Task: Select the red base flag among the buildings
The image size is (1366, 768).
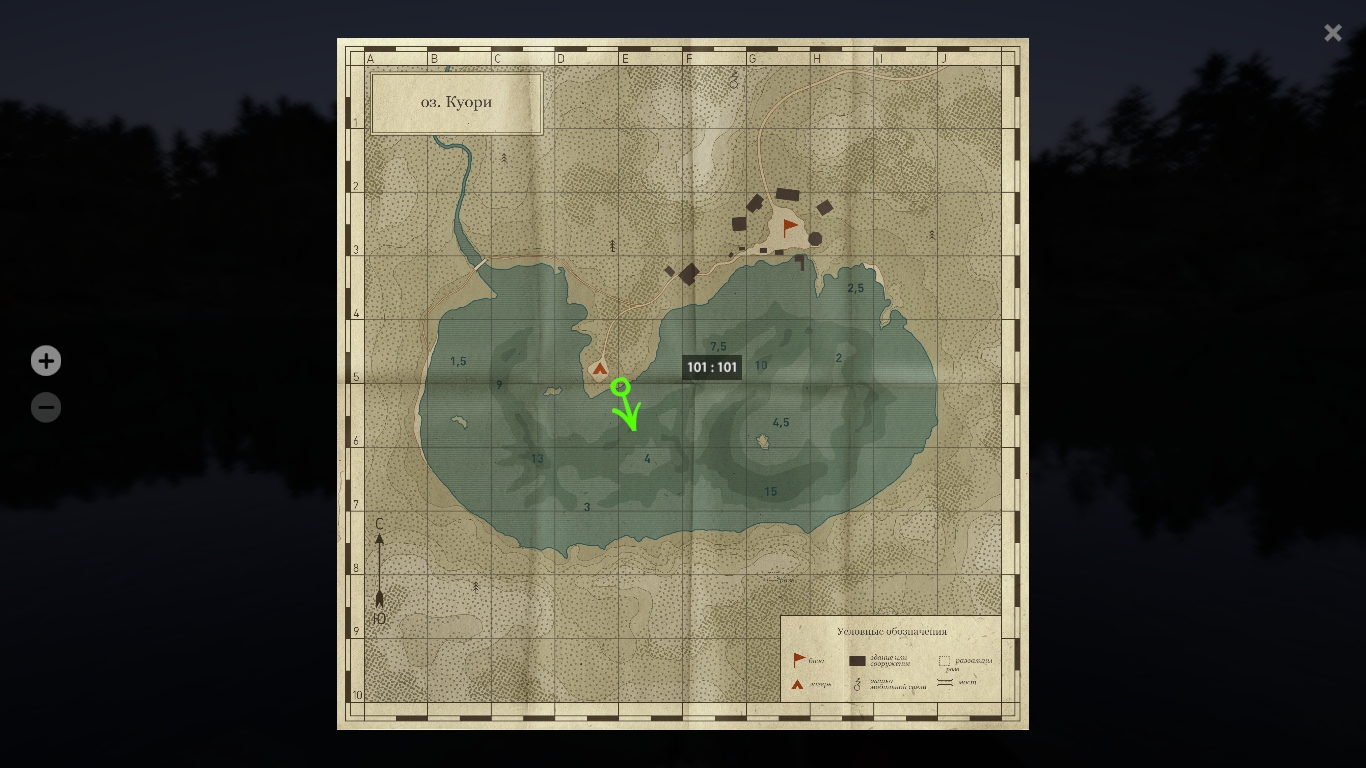Action: point(790,227)
